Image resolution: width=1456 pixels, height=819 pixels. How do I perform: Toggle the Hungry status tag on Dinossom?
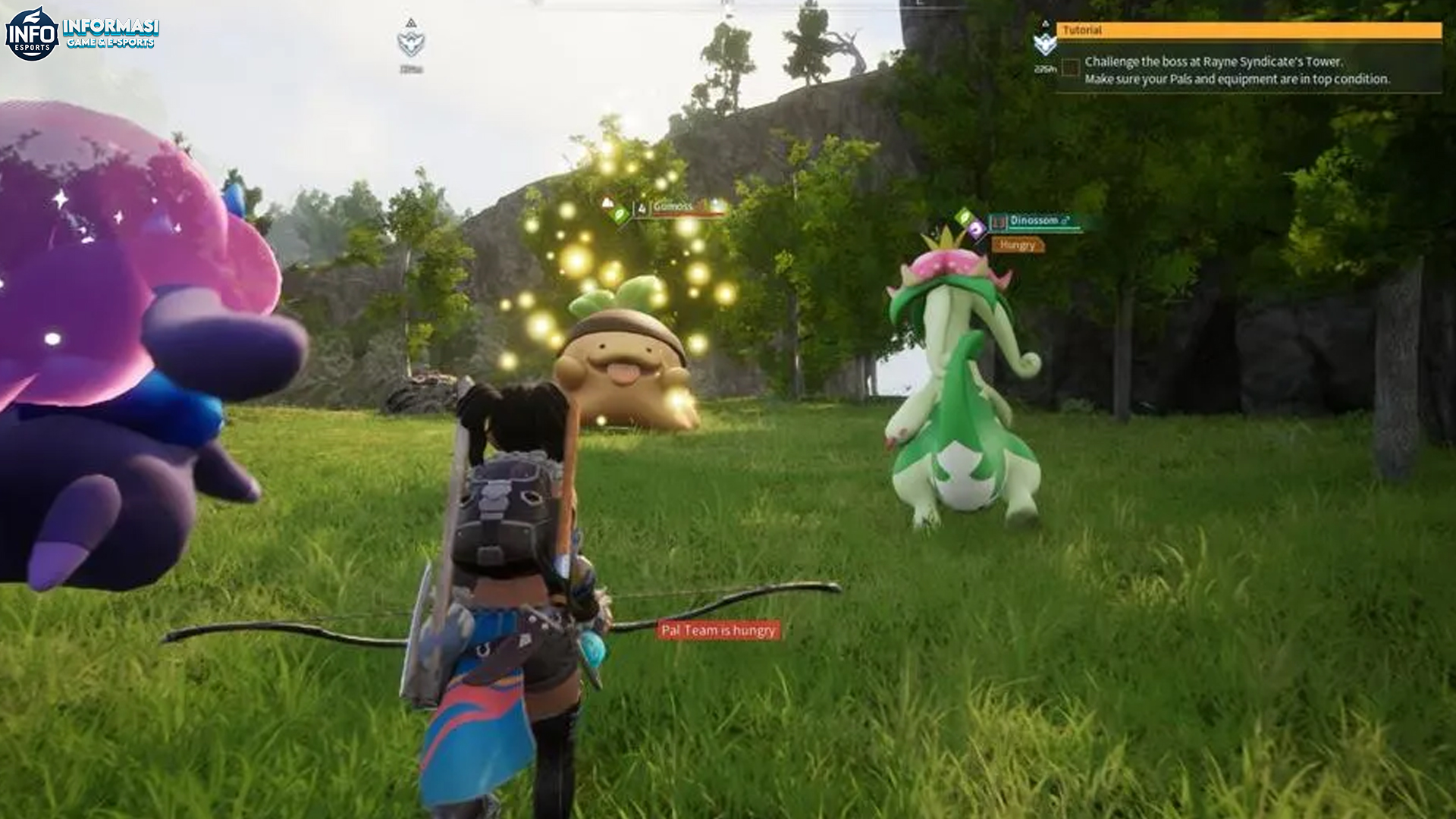1017,245
